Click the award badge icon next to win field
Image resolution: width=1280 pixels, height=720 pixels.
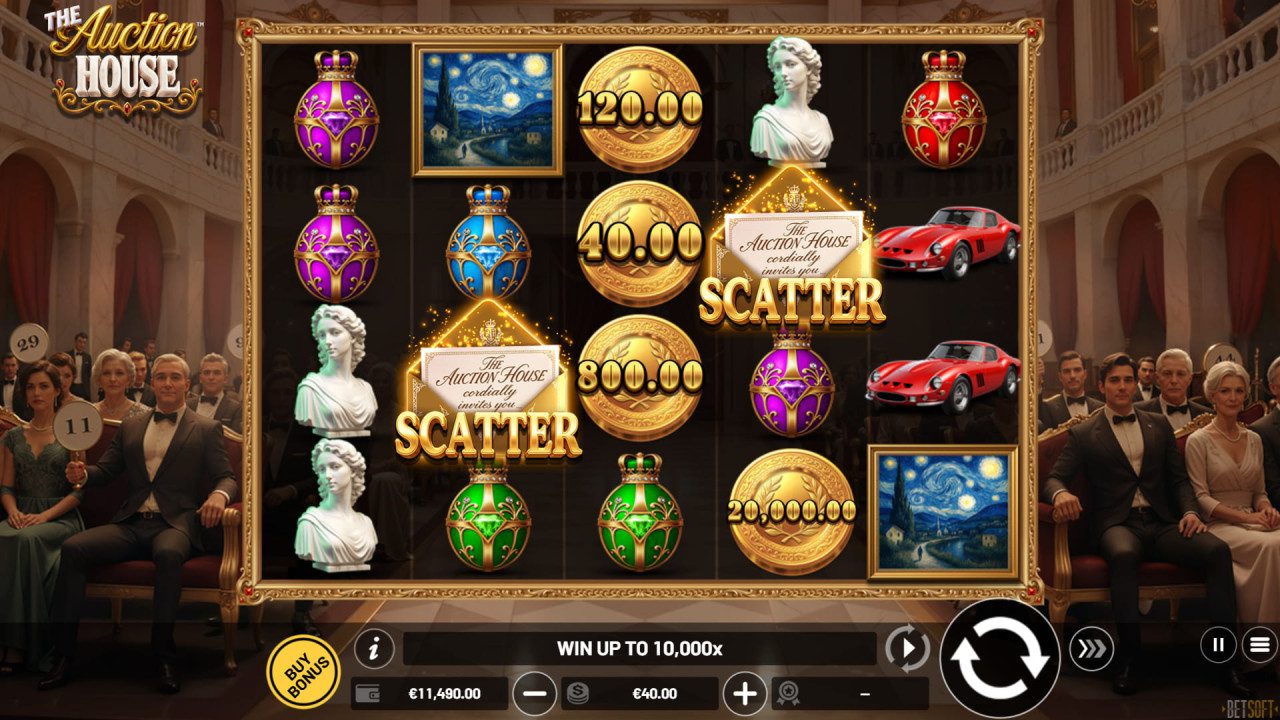[x=789, y=690]
